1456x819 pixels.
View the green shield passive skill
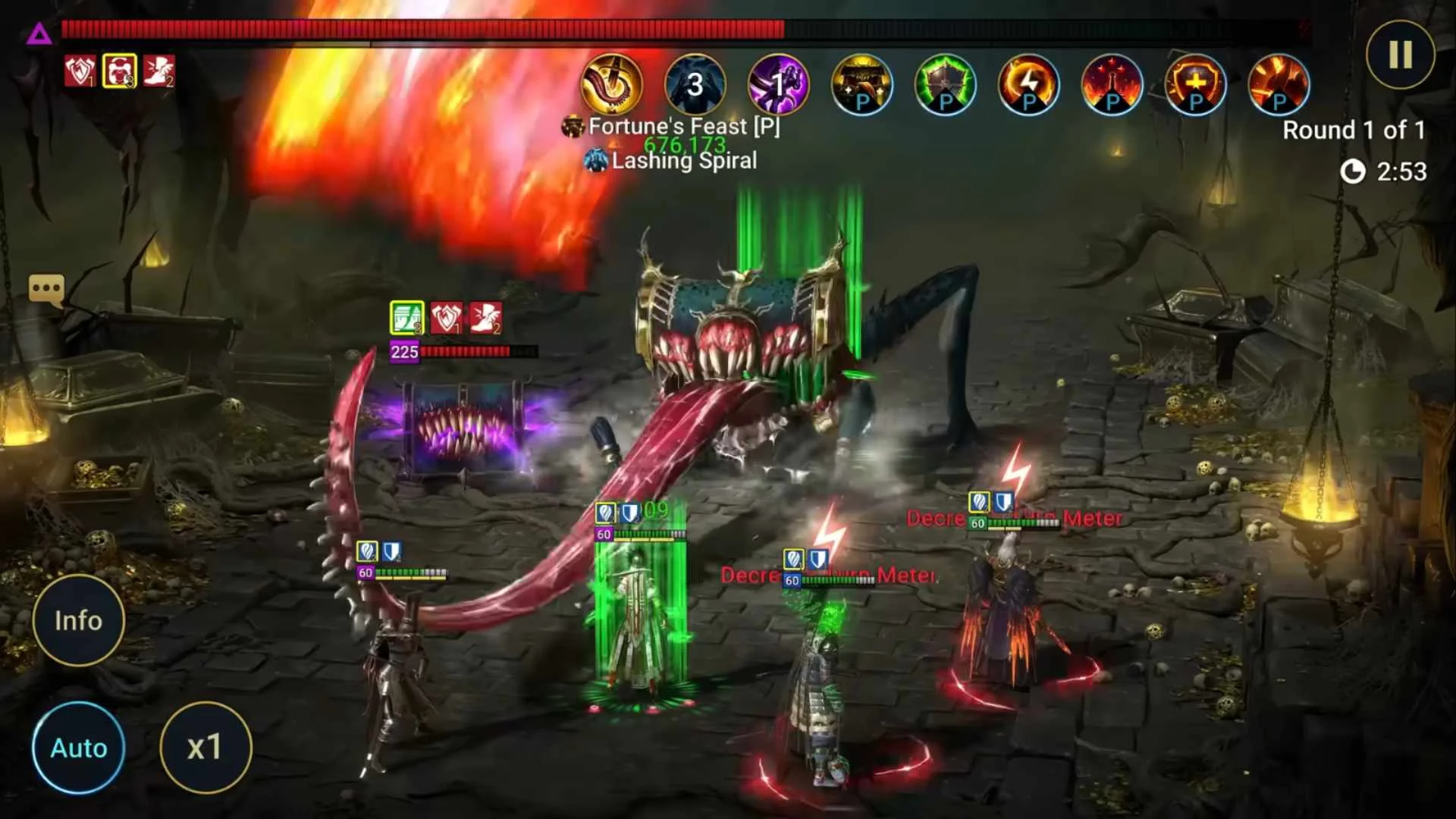945,84
